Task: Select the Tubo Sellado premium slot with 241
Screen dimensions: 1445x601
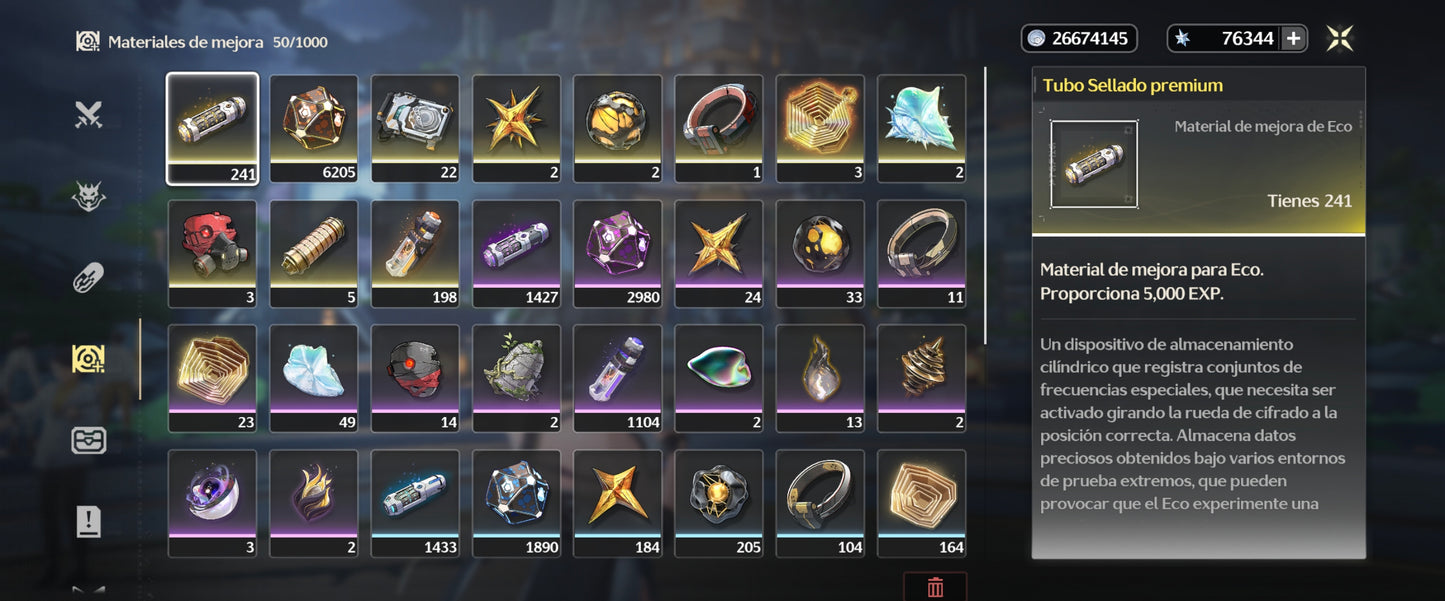Action: (x=212, y=128)
